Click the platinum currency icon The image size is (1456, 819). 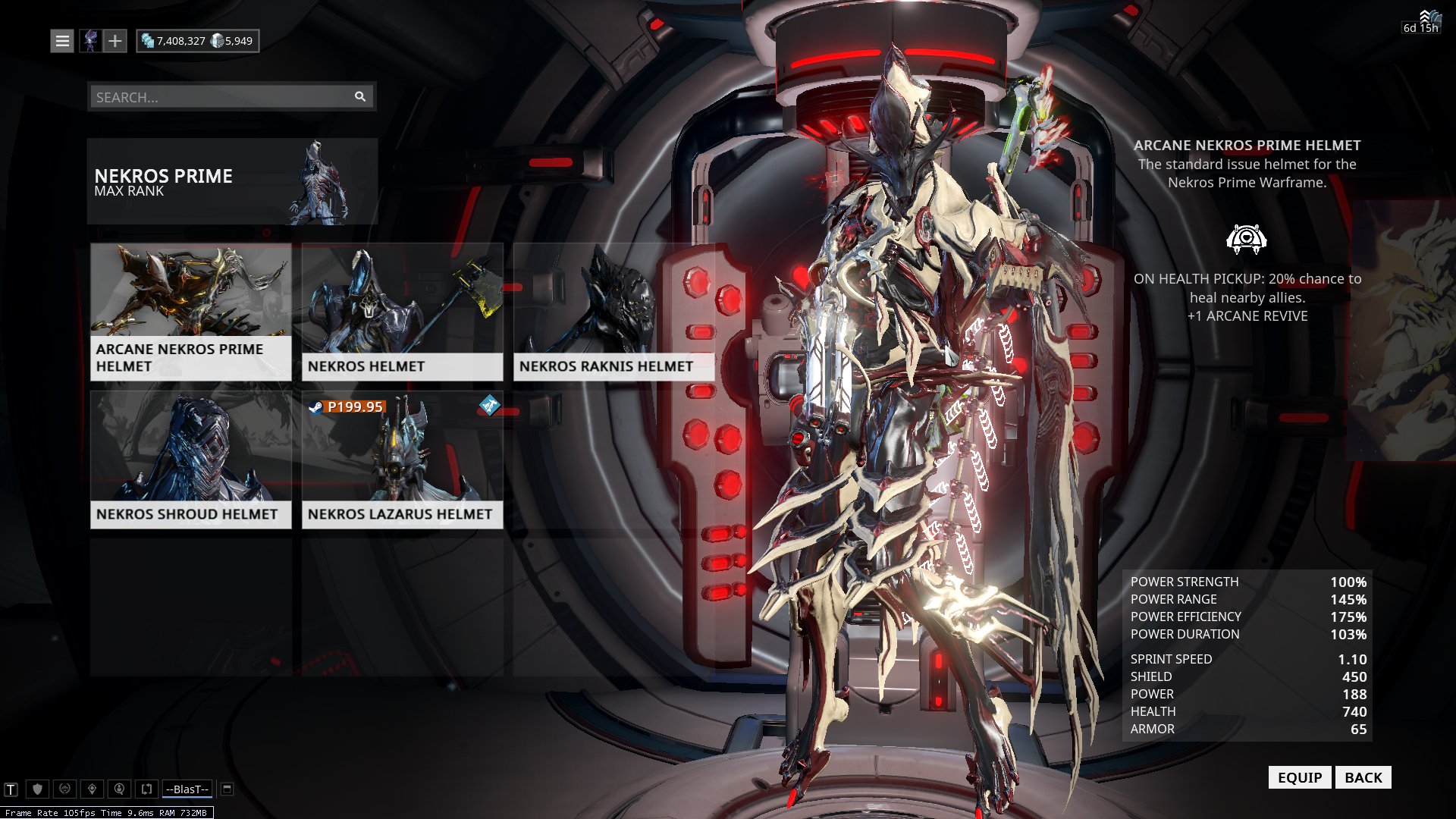point(217,42)
